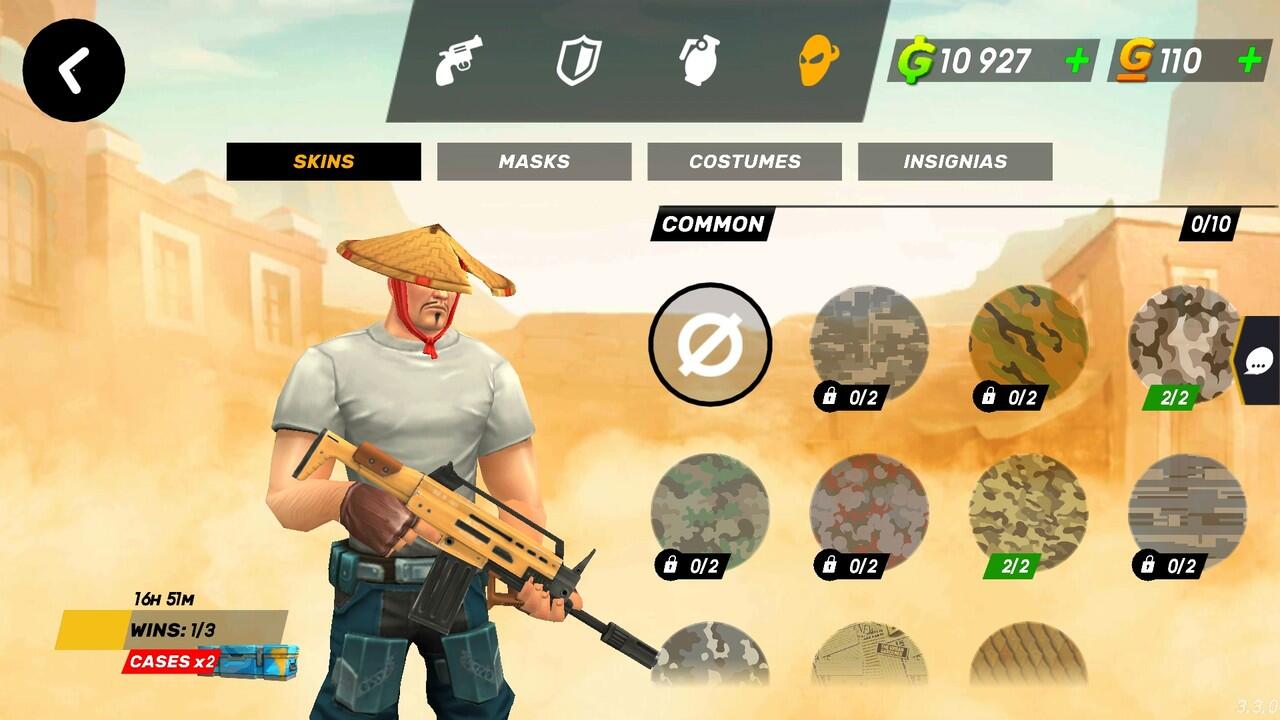The width and height of the screenshot is (1280, 720).
Task: Open the armor category via shield icon
Action: click(581, 62)
